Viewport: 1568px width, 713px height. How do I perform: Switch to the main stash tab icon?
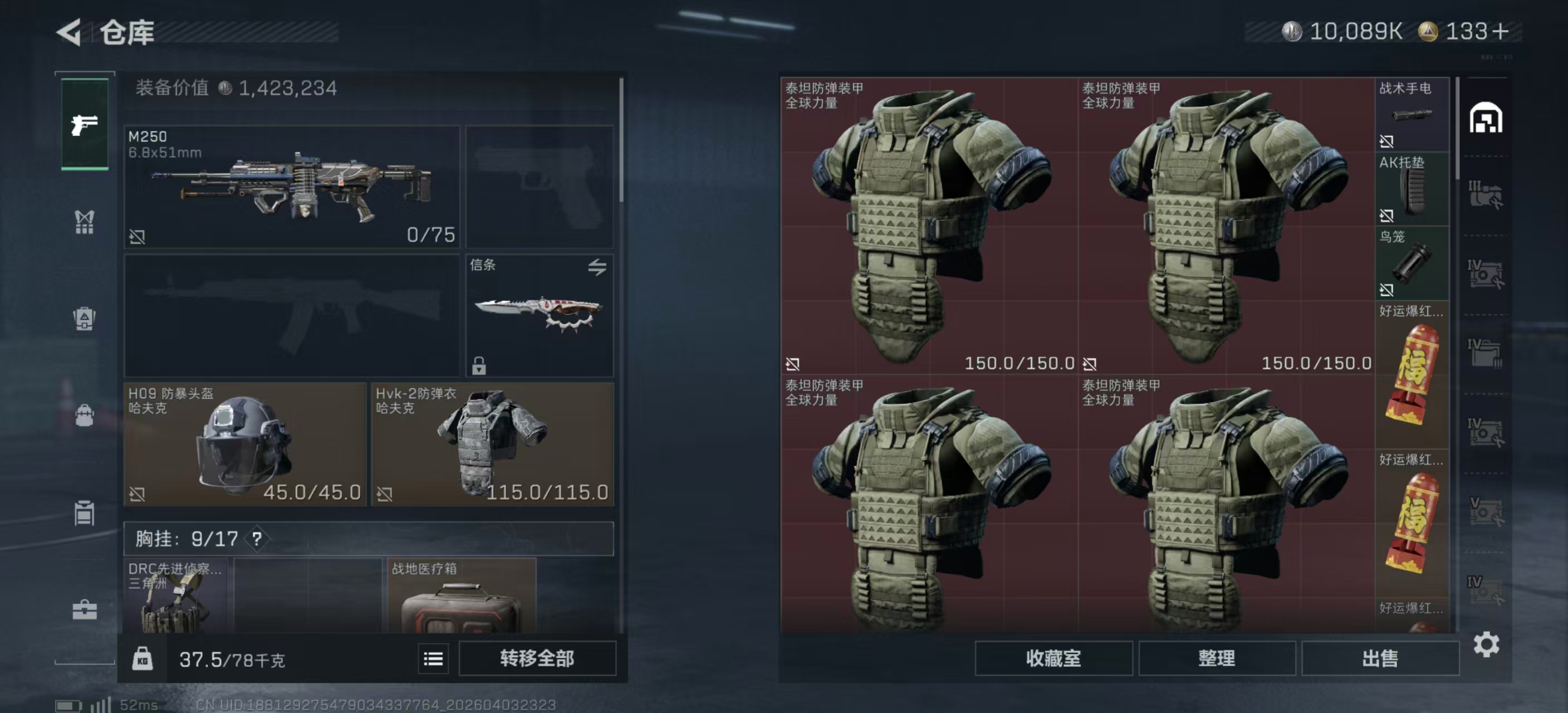click(x=1486, y=118)
